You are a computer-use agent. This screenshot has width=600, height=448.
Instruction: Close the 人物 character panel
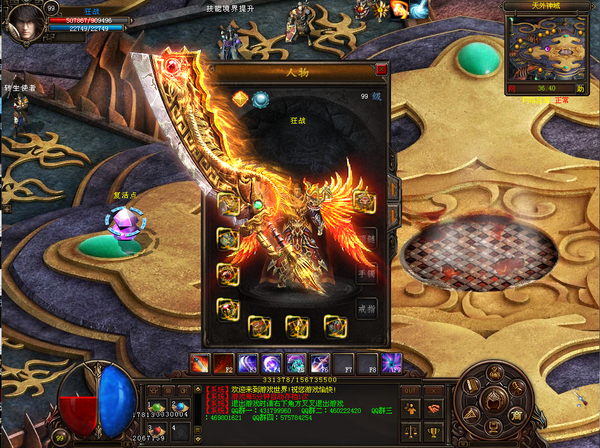pos(381,70)
